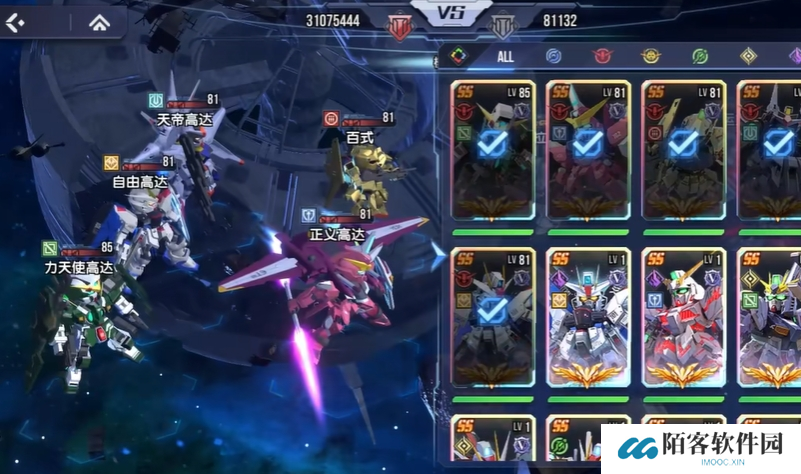Filter units by the red winged faction
The width and height of the screenshot is (801, 474).
601,57
